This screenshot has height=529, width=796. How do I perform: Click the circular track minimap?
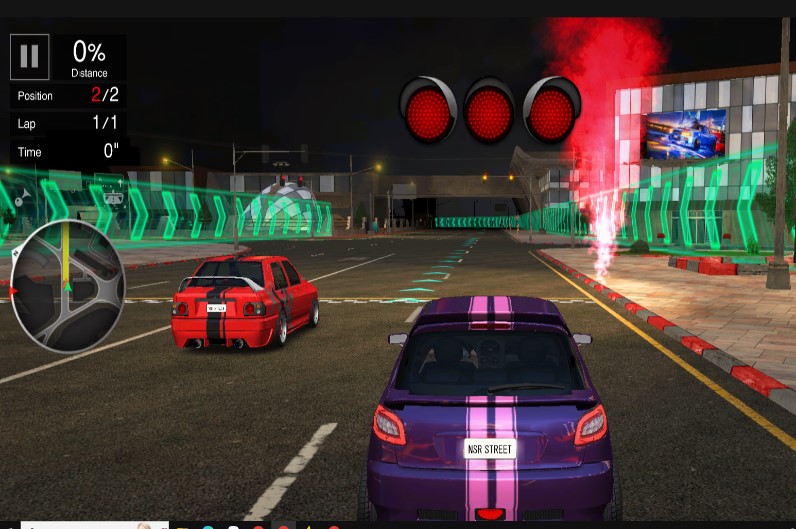[67, 286]
